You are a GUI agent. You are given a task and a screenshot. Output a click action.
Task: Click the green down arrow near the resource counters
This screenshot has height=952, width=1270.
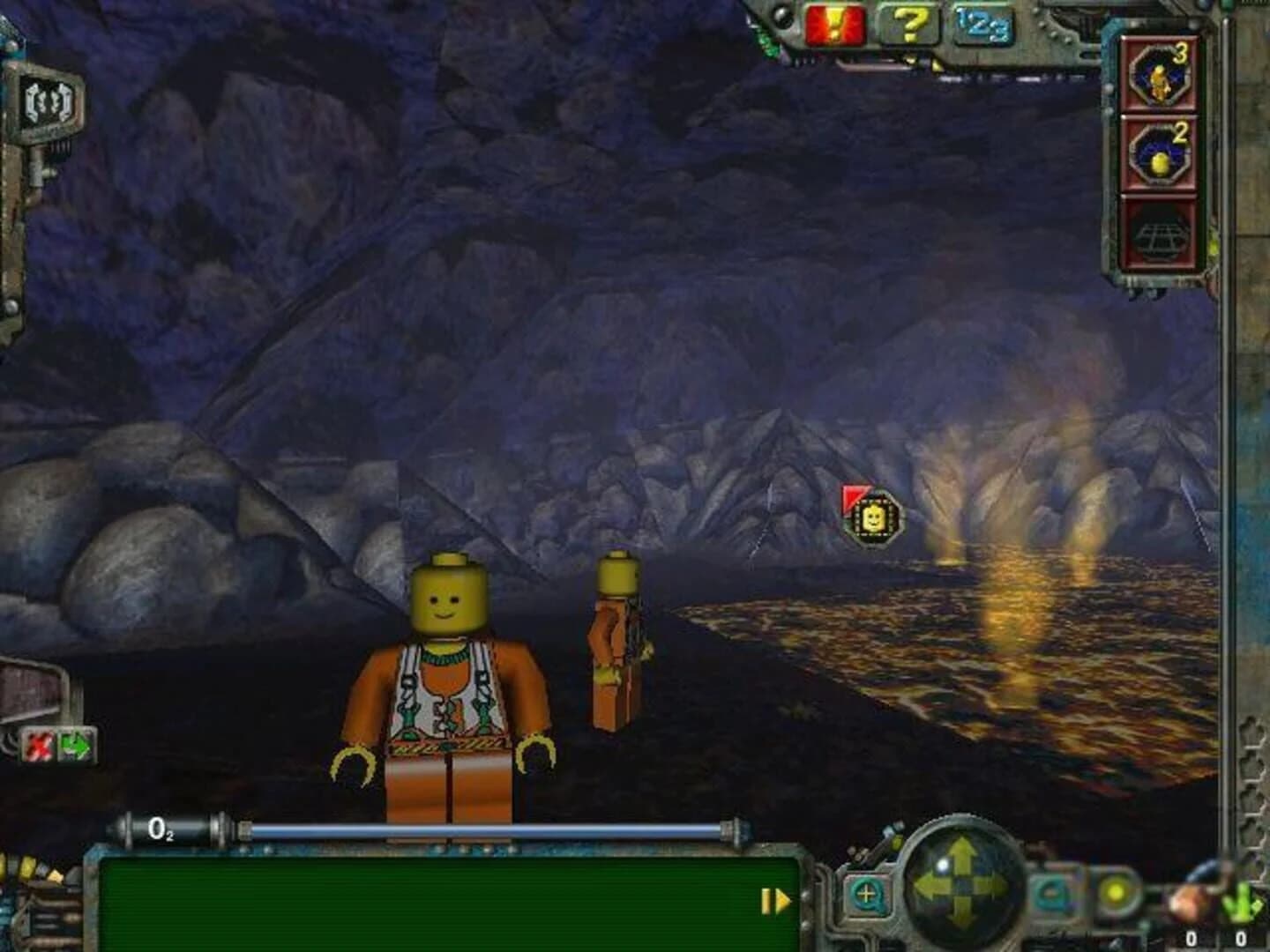(1244, 904)
